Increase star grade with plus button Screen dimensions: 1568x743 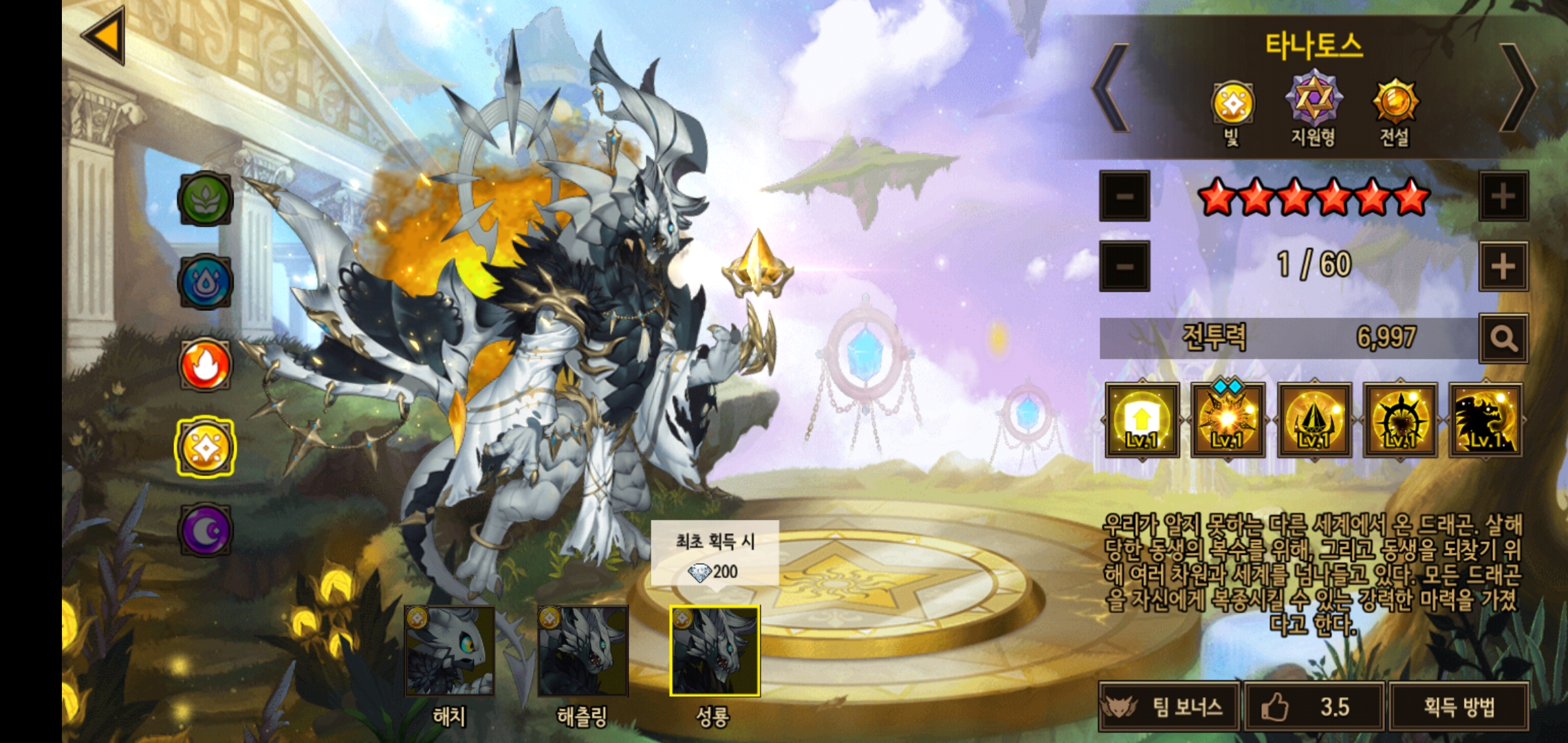coord(1503,196)
